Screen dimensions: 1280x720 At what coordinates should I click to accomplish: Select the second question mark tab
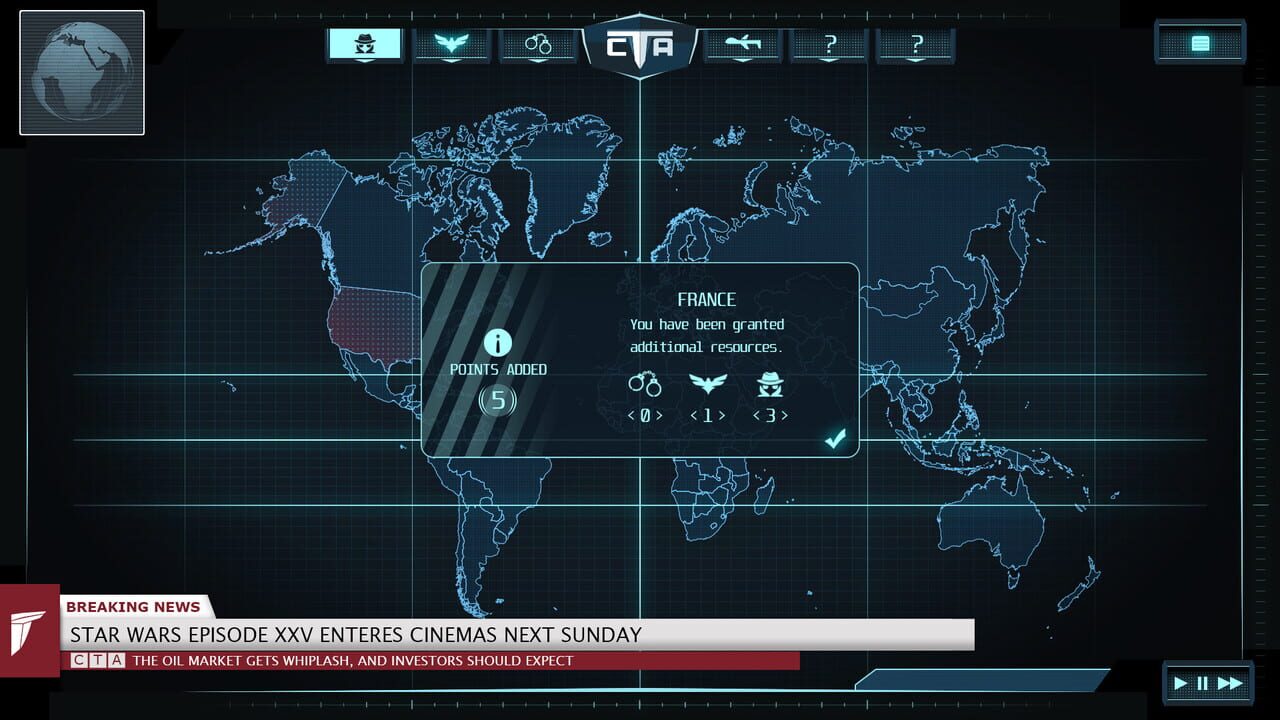pos(914,42)
